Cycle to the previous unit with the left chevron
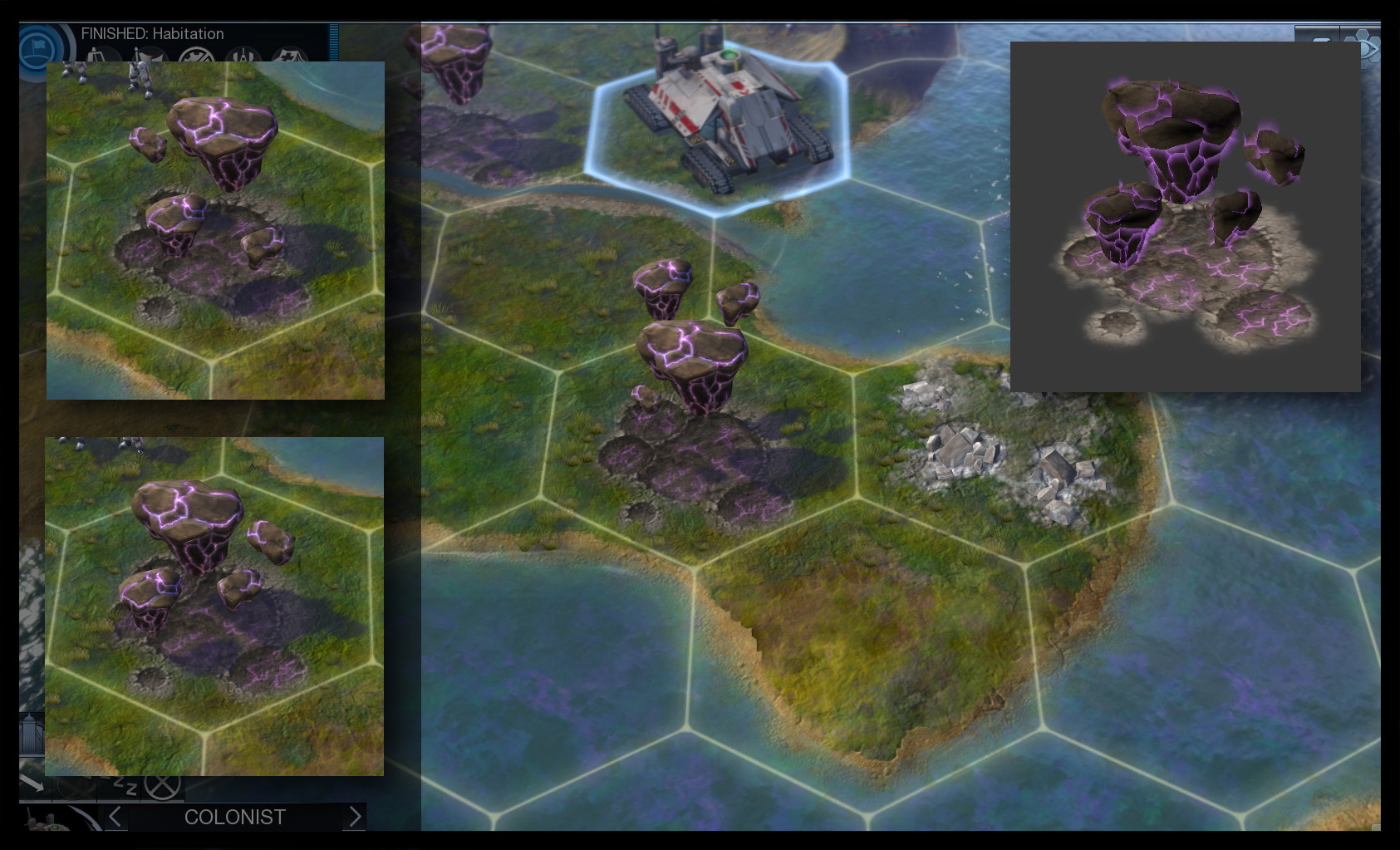This screenshot has width=1400, height=850. (x=114, y=817)
